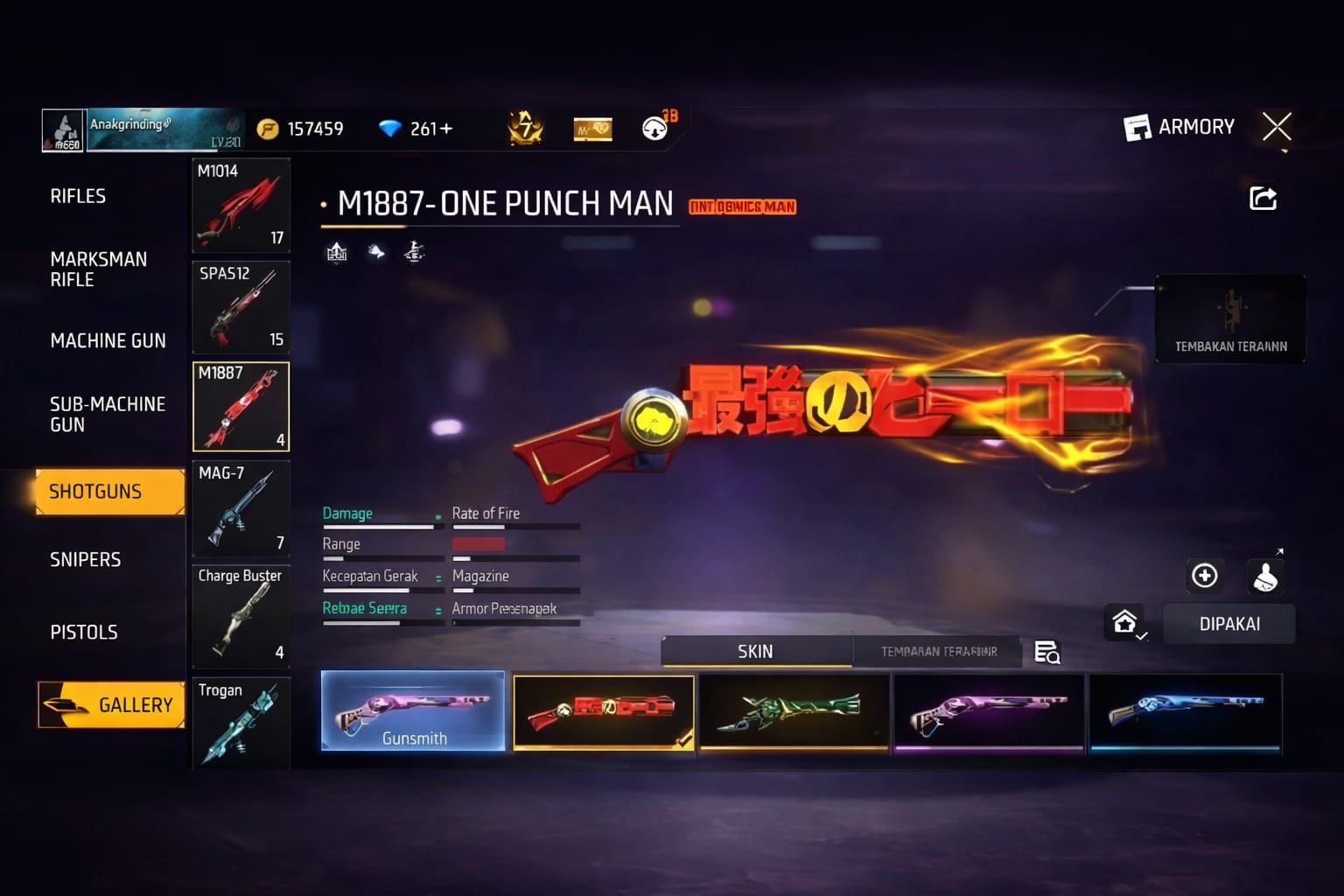Switch to the SKIN tab
The image size is (1344, 896).
tap(756, 652)
